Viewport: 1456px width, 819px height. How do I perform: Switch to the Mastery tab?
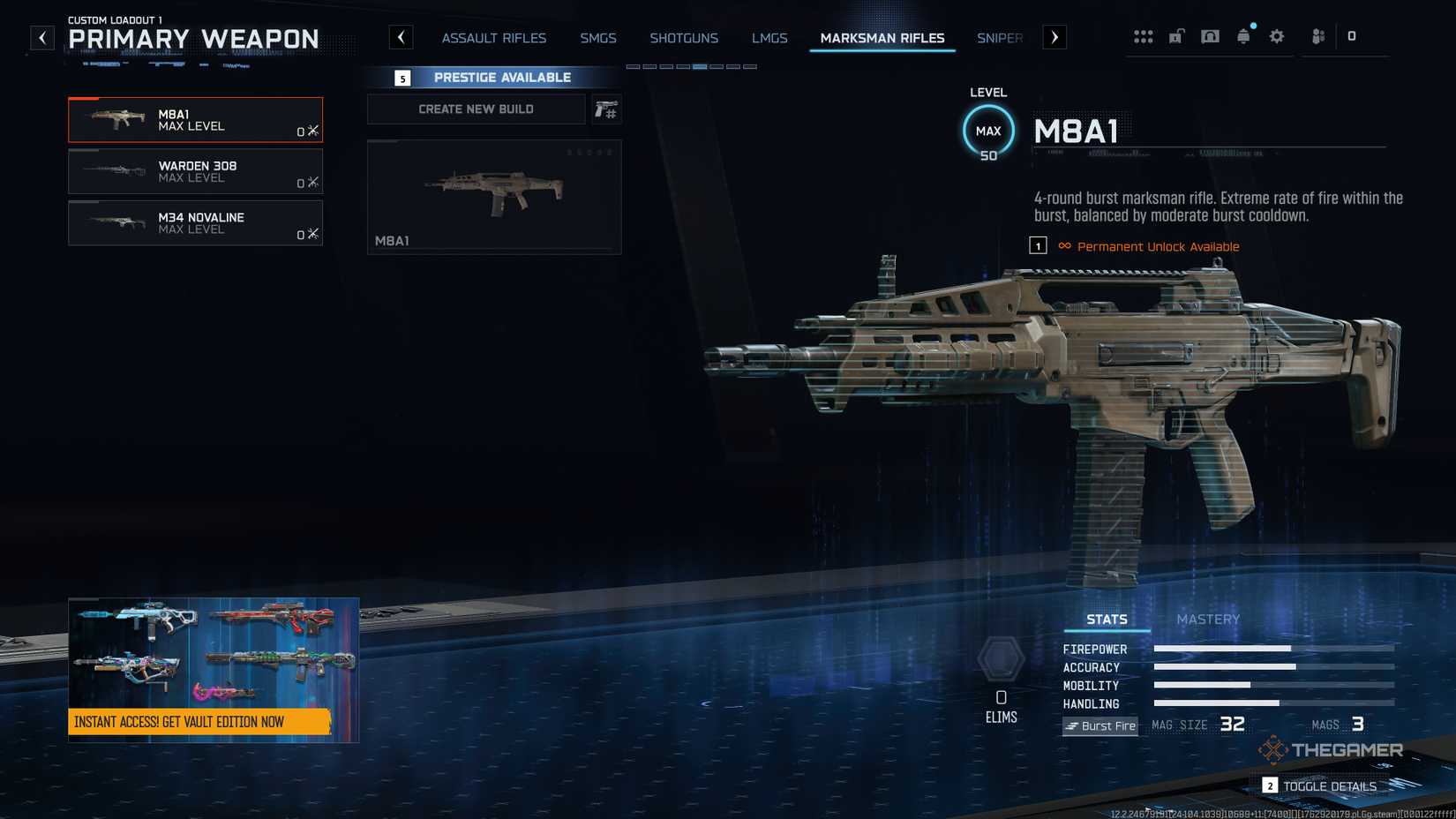click(1208, 619)
